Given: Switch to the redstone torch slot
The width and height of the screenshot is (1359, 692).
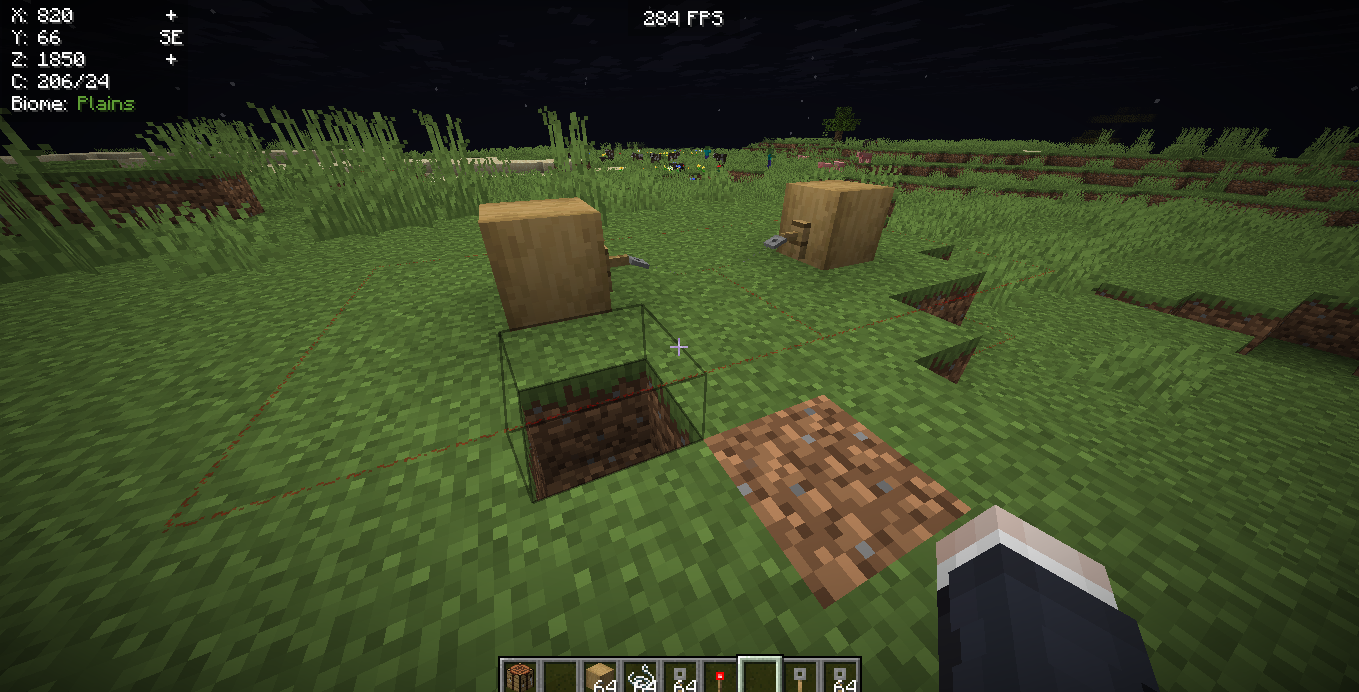Looking at the screenshot, I should tap(719, 677).
